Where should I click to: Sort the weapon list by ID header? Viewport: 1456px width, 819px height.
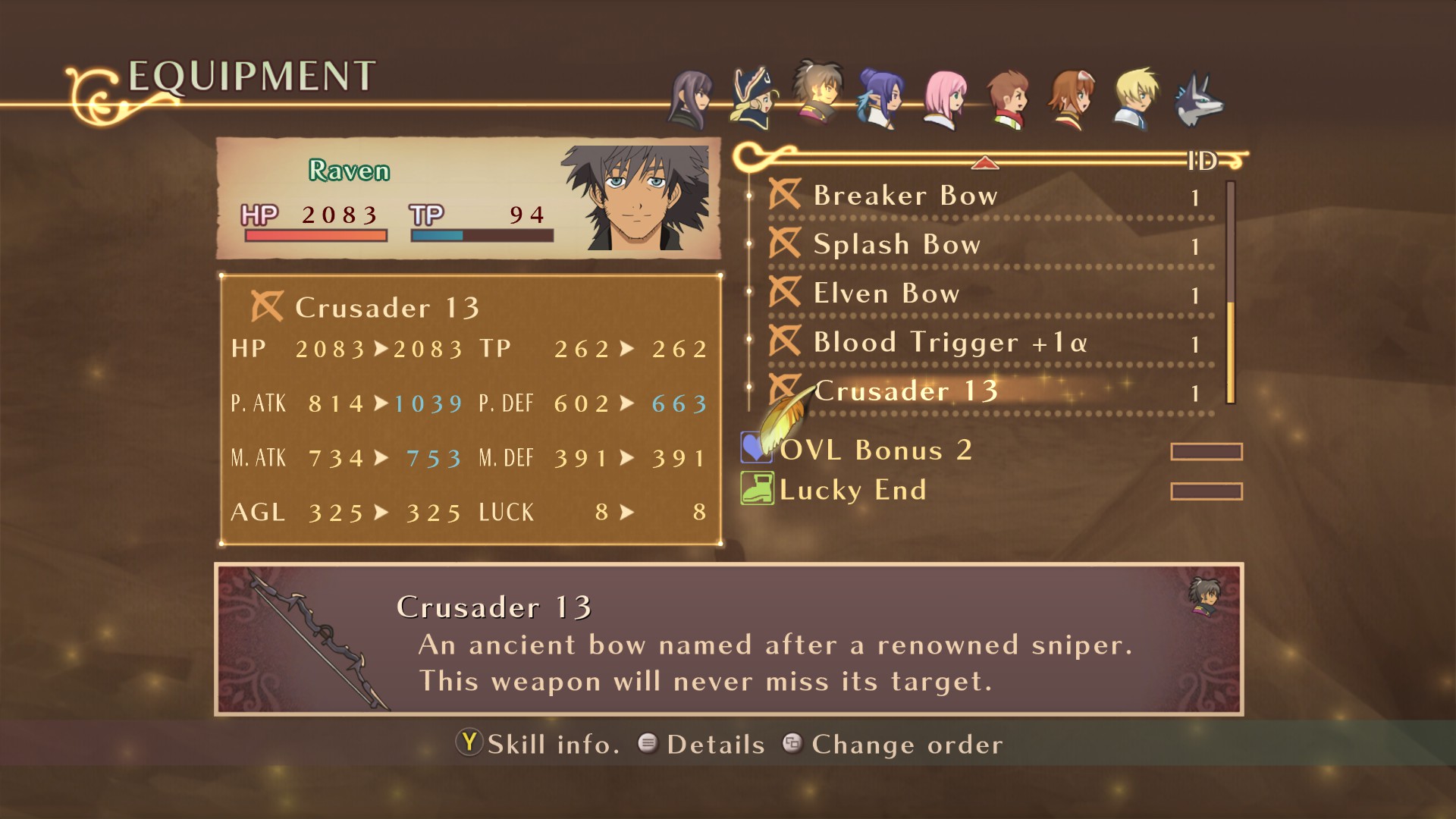1202,161
